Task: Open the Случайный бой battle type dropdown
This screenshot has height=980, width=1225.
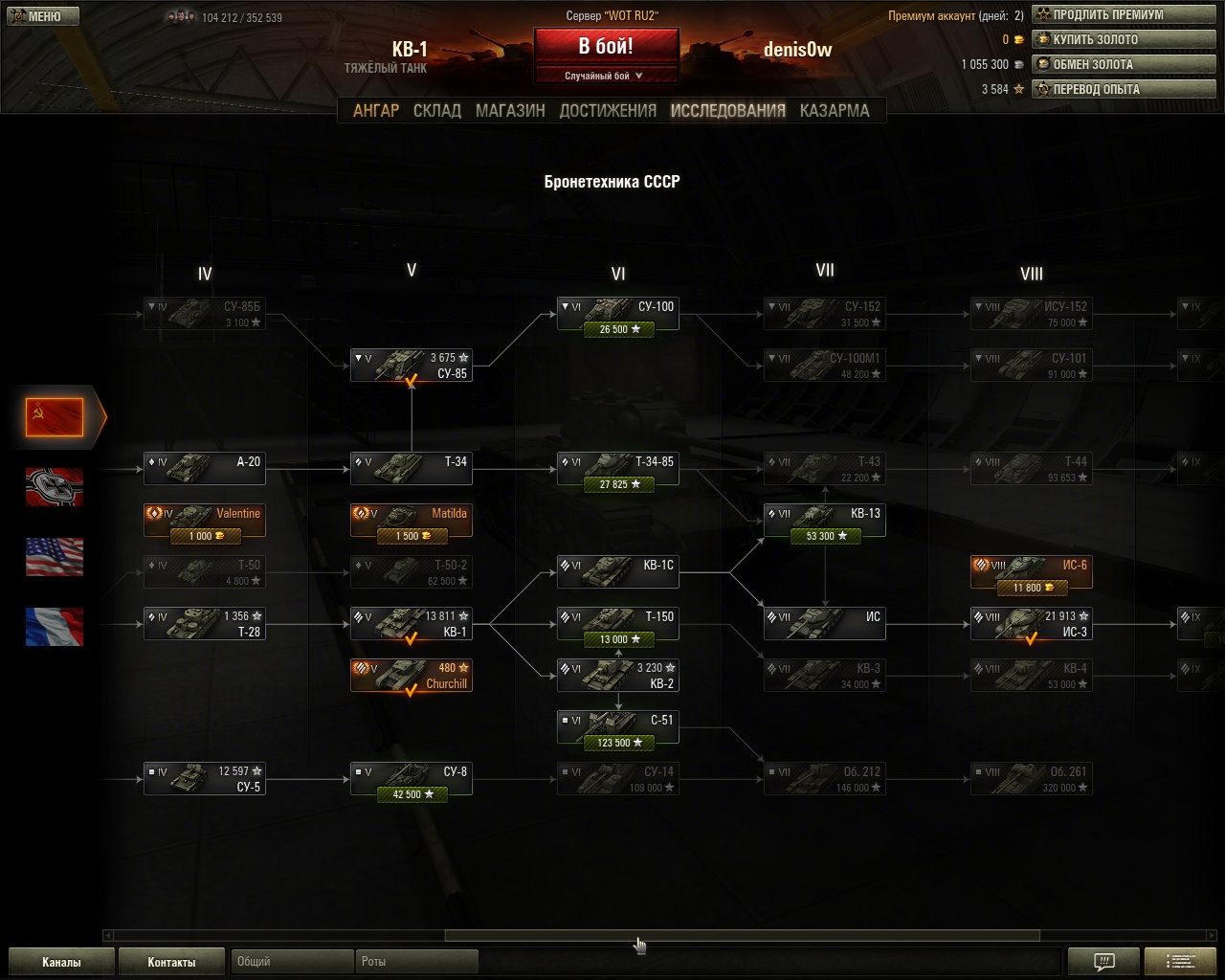Action: pos(606,76)
